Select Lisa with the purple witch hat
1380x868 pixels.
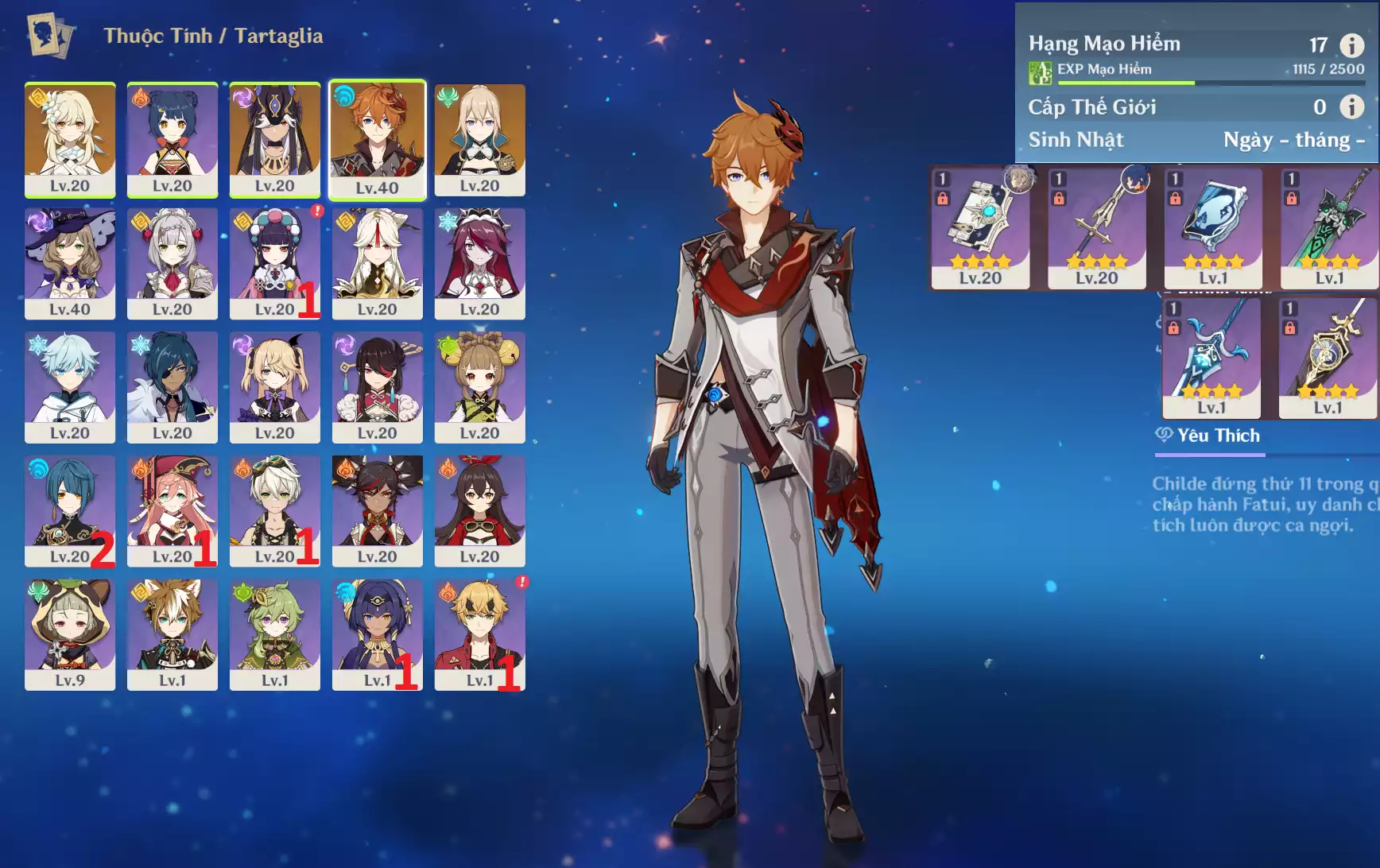click(x=70, y=263)
